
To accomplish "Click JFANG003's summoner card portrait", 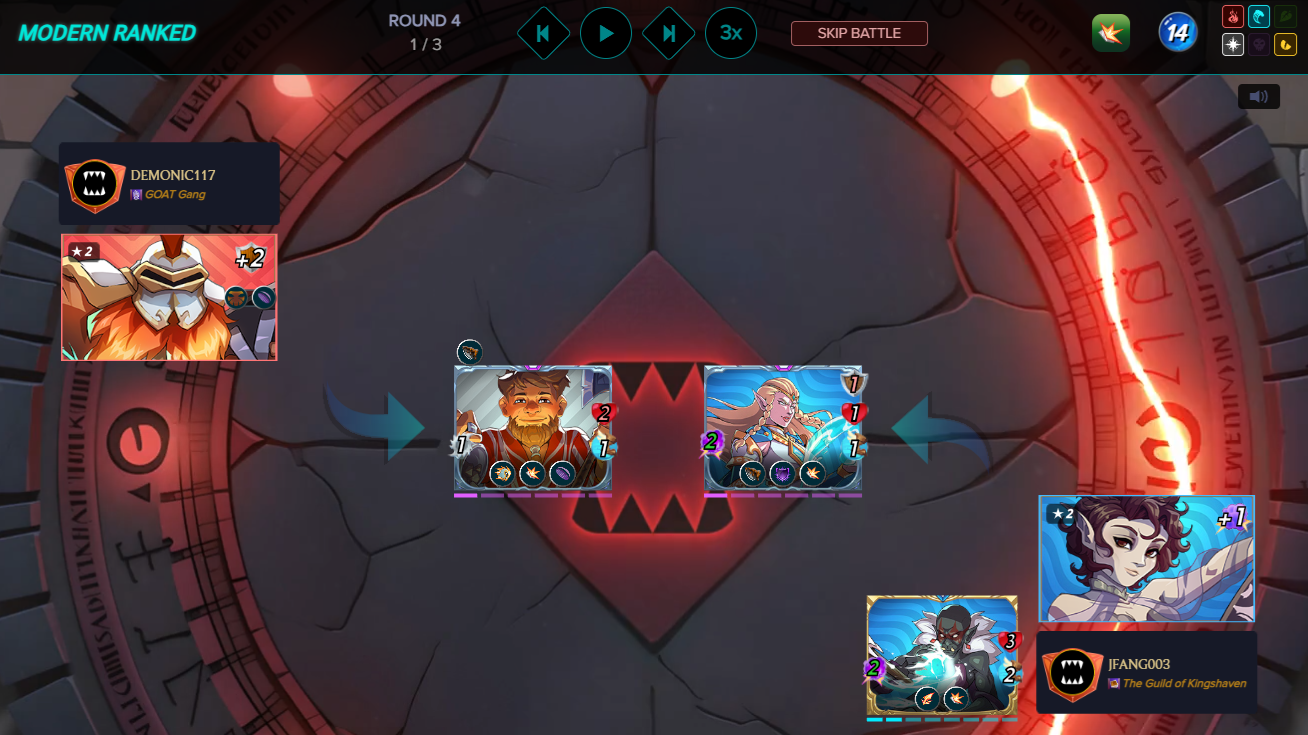I will coord(1146,559).
